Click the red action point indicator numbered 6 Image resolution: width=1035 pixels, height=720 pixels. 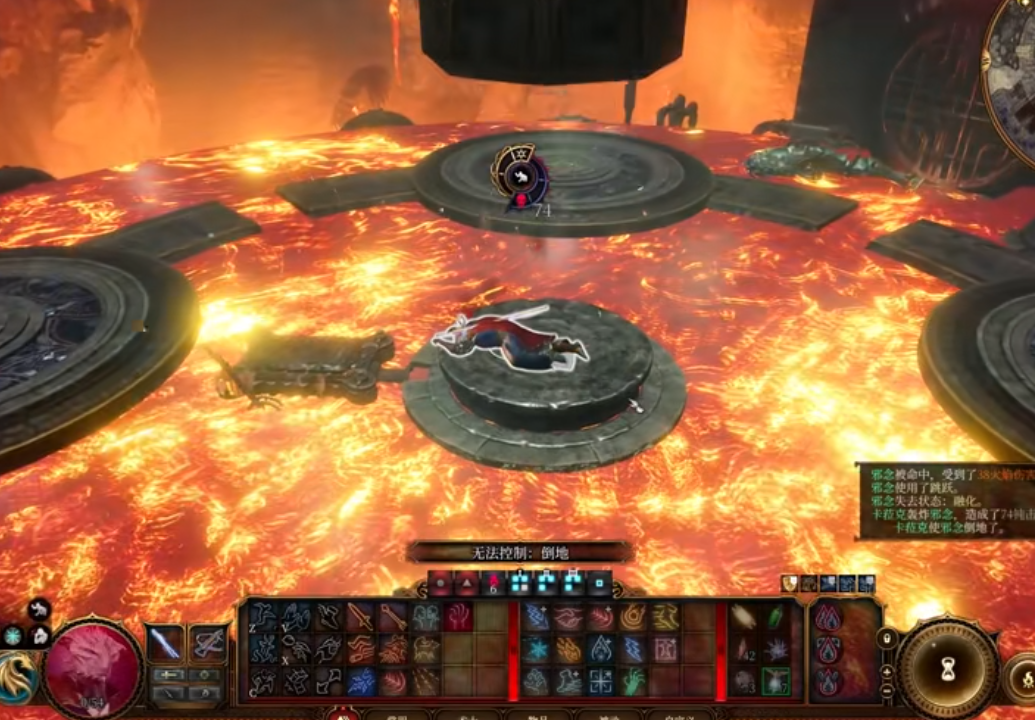[x=492, y=583]
